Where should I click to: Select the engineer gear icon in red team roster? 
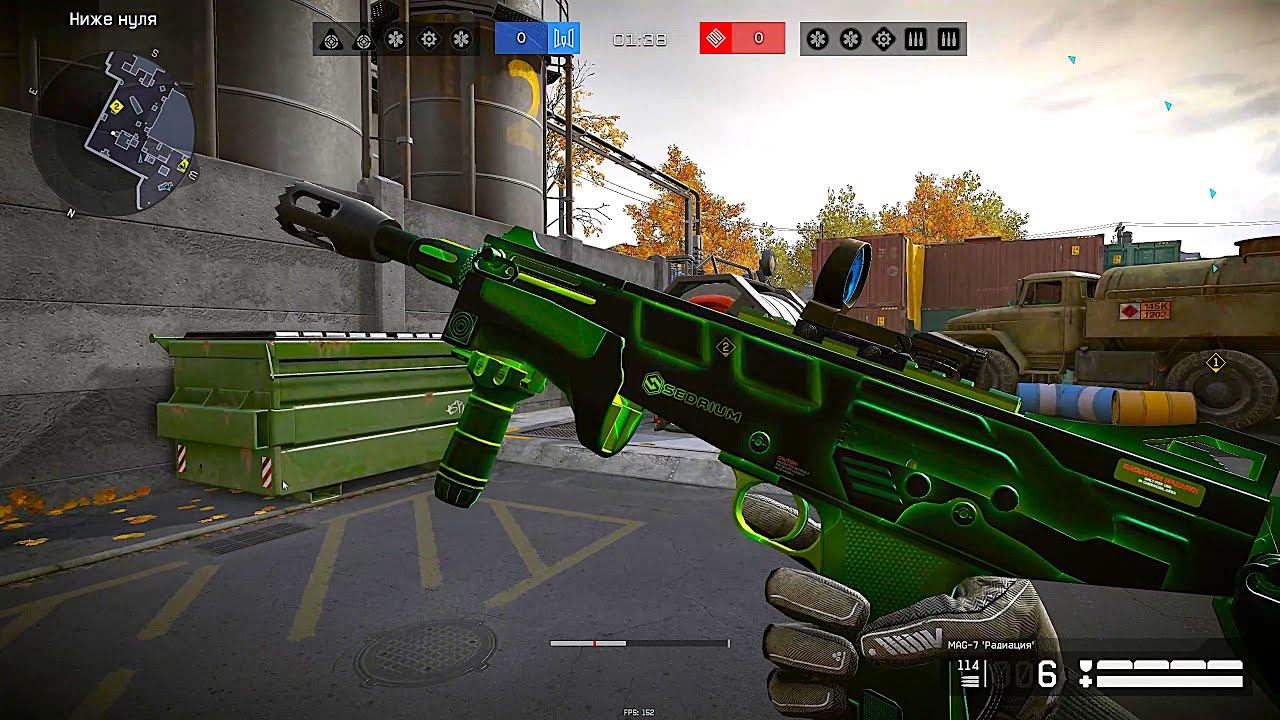coord(883,39)
